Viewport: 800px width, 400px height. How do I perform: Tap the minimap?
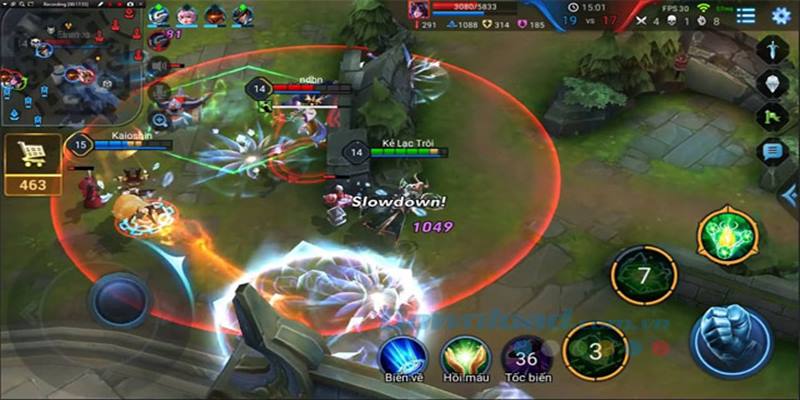pyautogui.click(x=68, y=72)
